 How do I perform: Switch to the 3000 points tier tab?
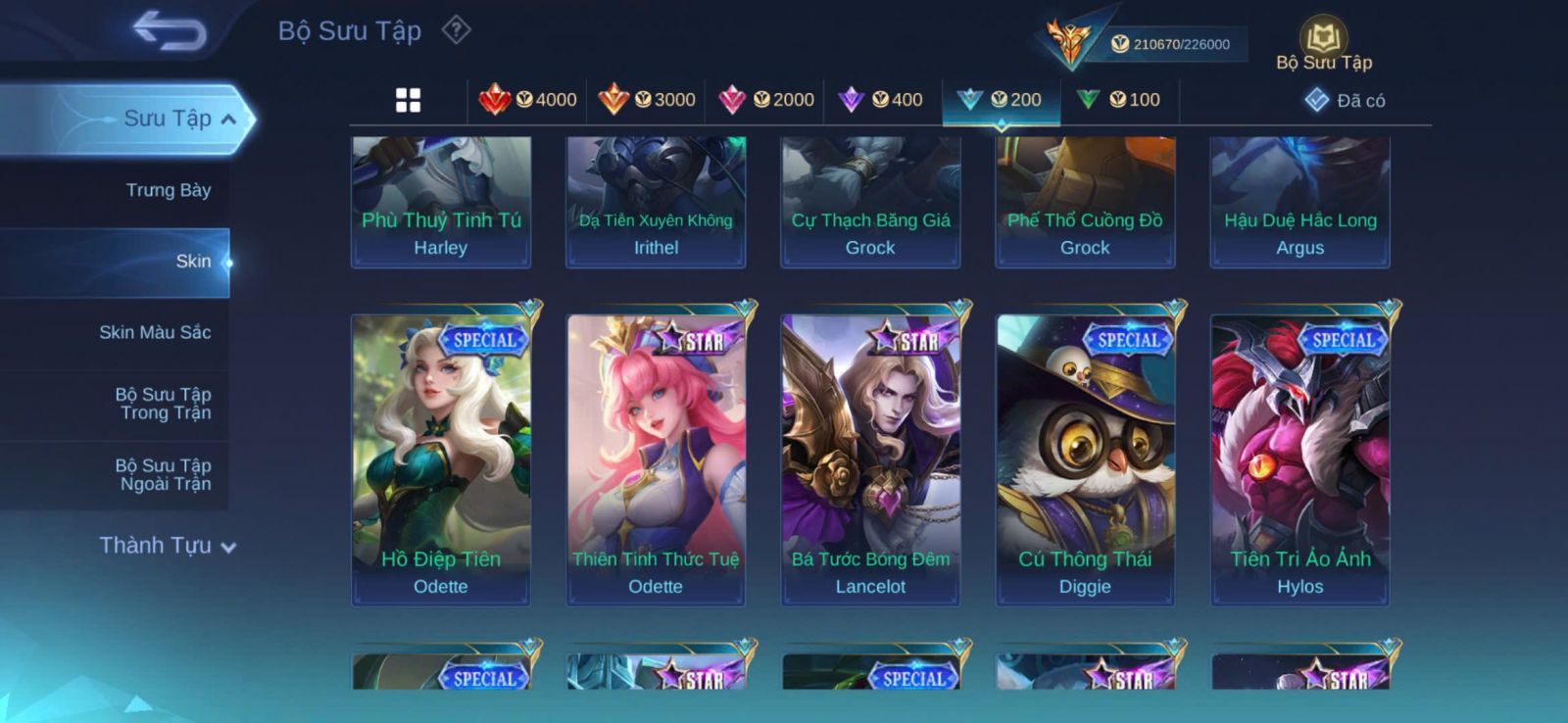pos(647,100)
